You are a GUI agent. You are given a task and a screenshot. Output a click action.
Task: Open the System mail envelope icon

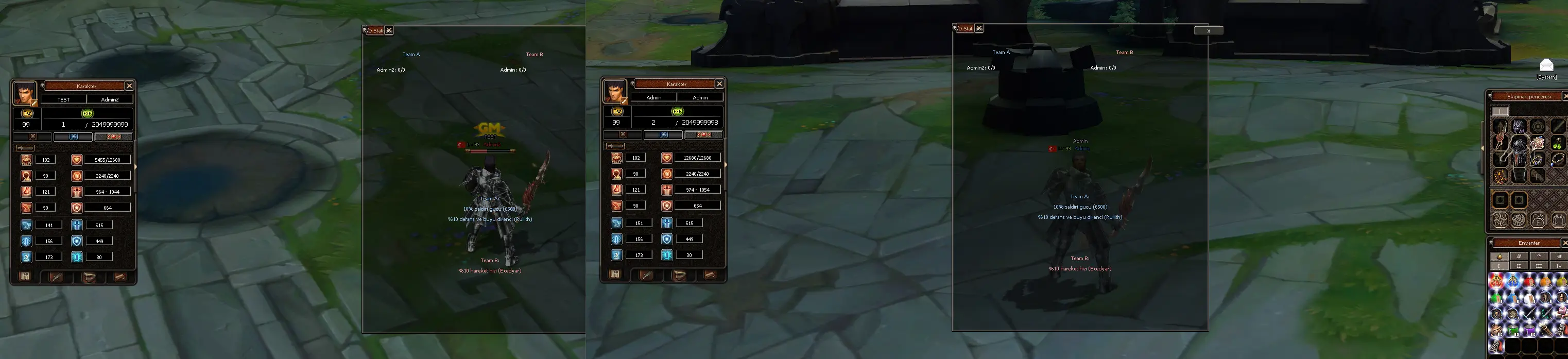point(1546,65)
